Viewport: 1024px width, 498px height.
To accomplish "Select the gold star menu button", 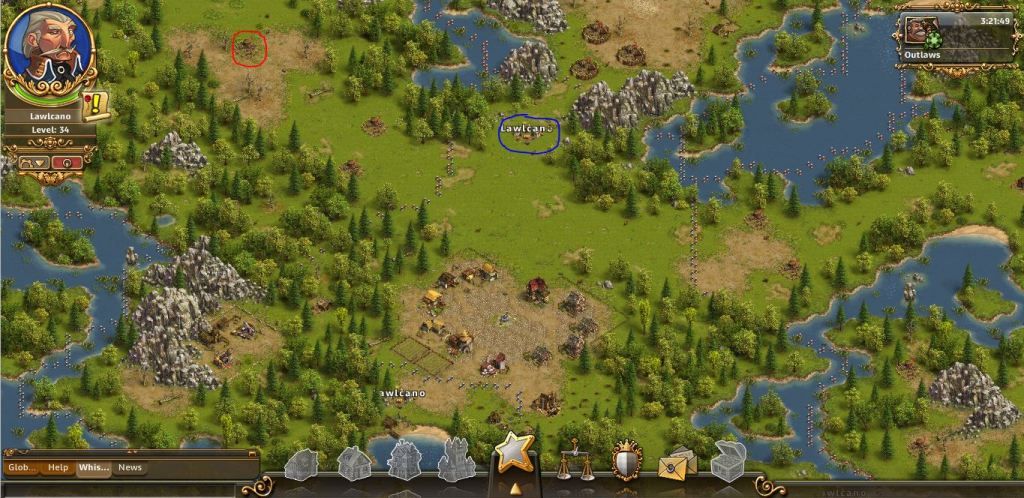I will pos(514,452).
